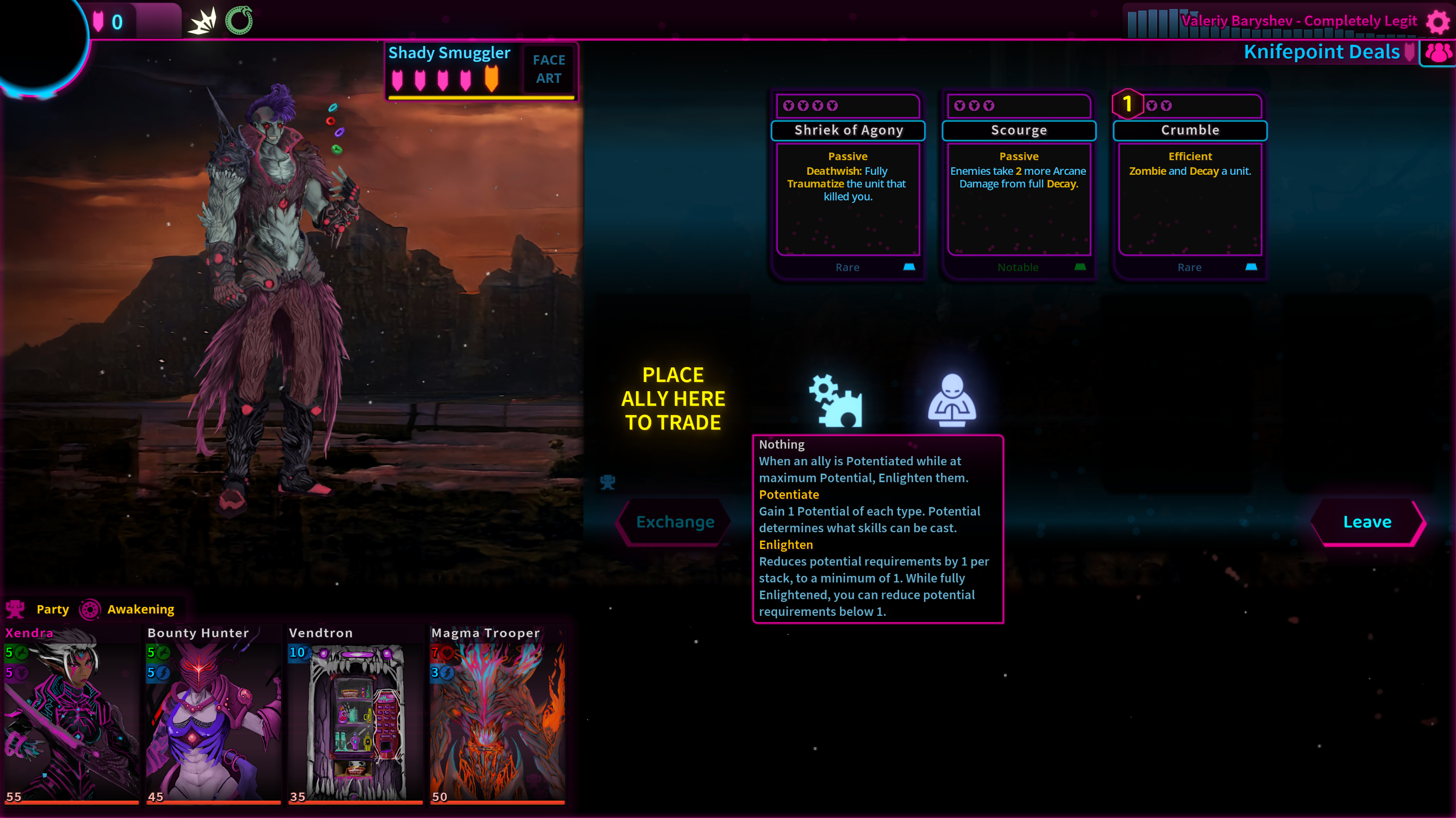Switch to the Party view in the bottom panel

[x=53, y=609]
